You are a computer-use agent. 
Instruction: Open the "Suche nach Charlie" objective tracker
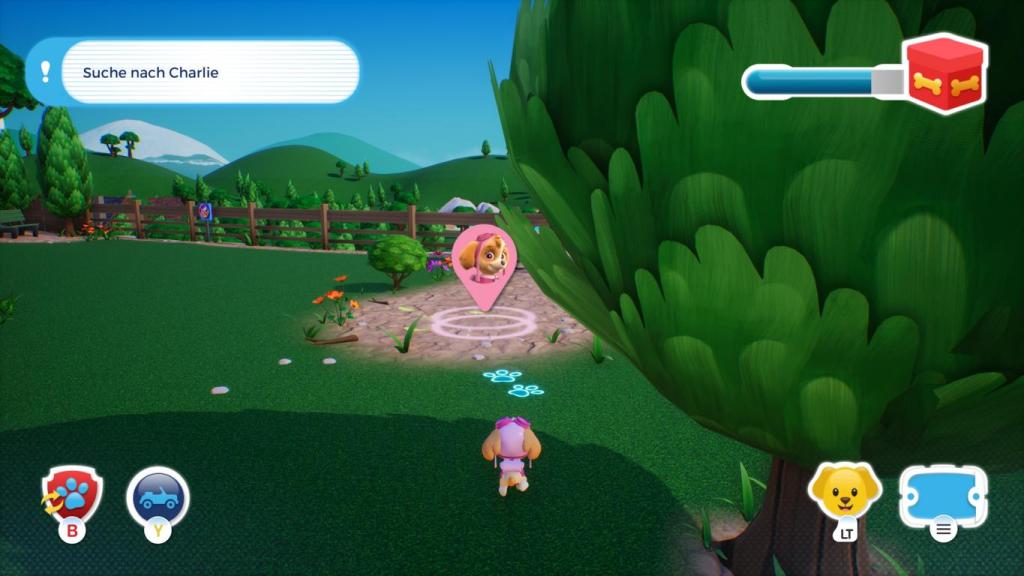click(x=192, y=72)
